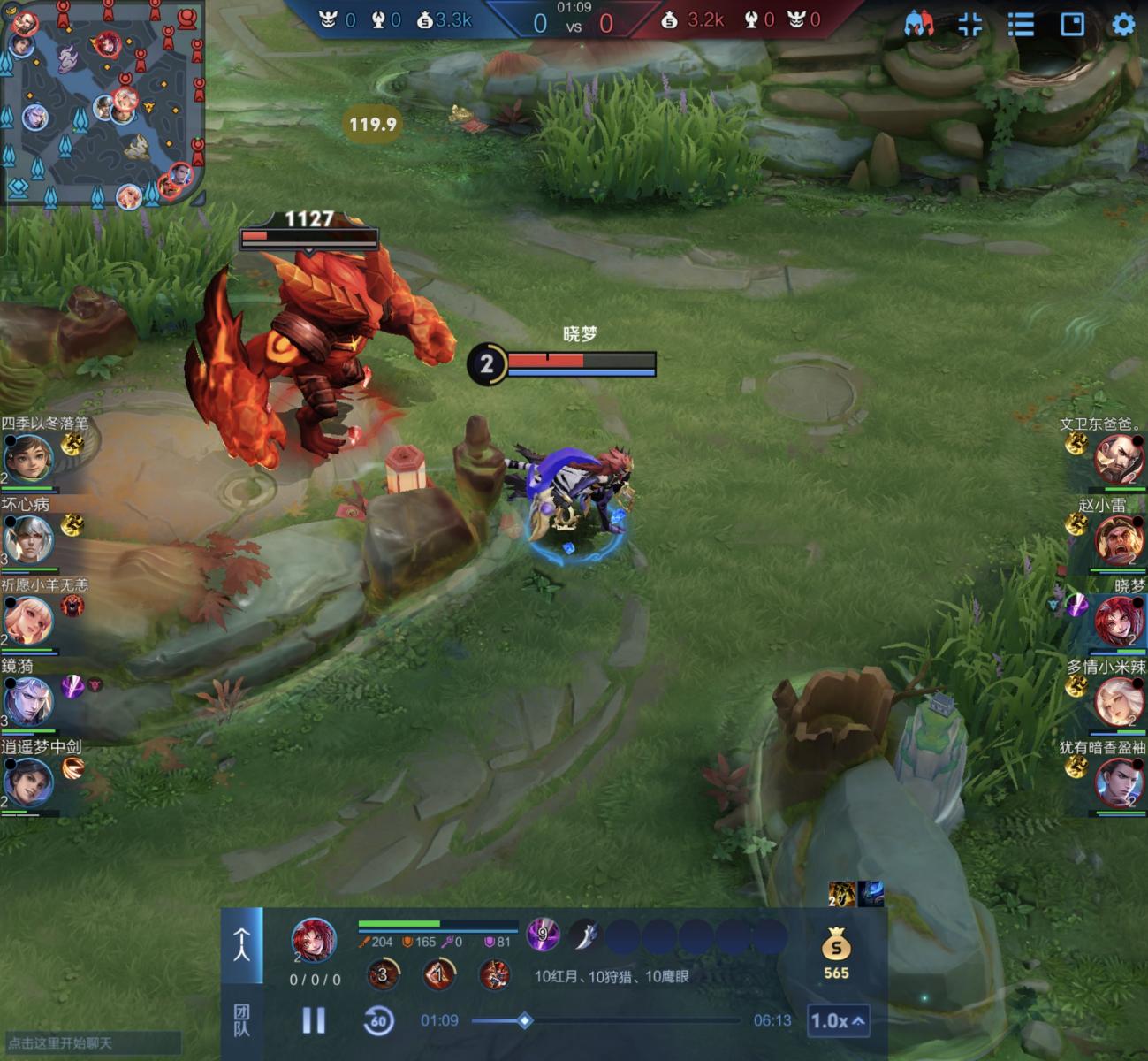The width and height of the screenshot is (1148, 1061).
Task: Select player 四季以冬落箺 portrait
Action: pyautogui.click(x=28, y=458)
